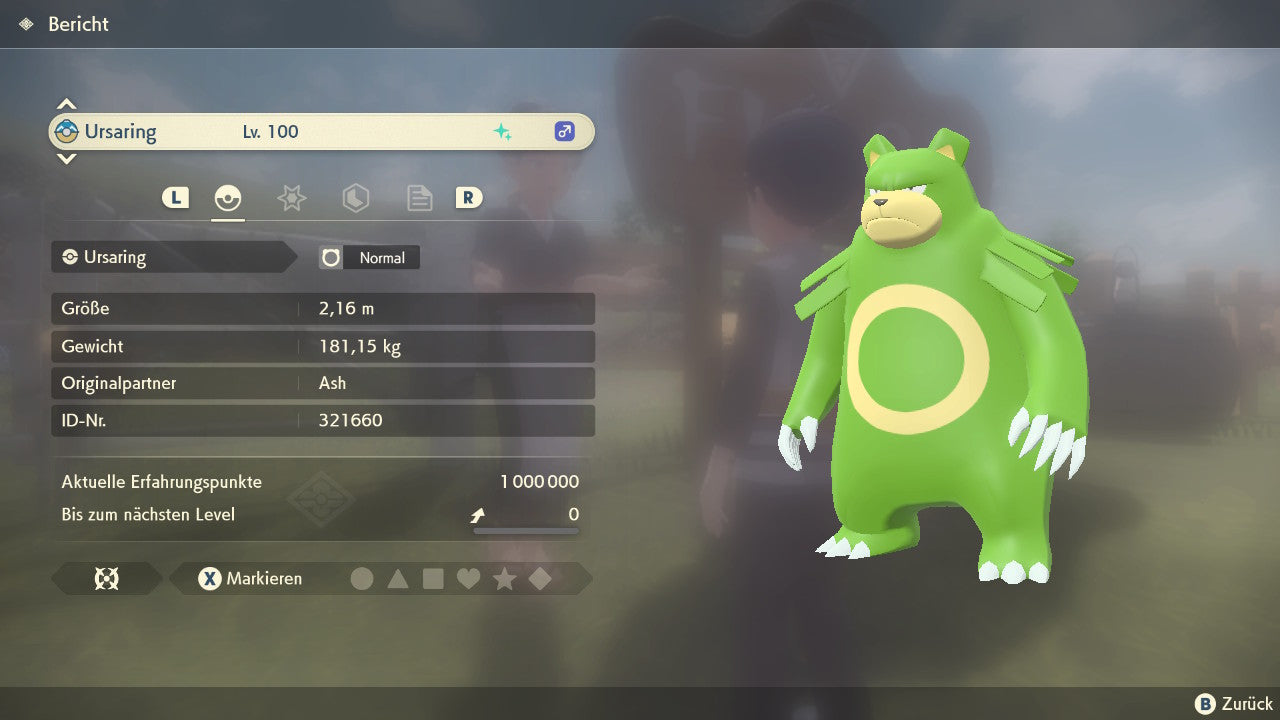Open the spiky star stats tab

[291, 198]
